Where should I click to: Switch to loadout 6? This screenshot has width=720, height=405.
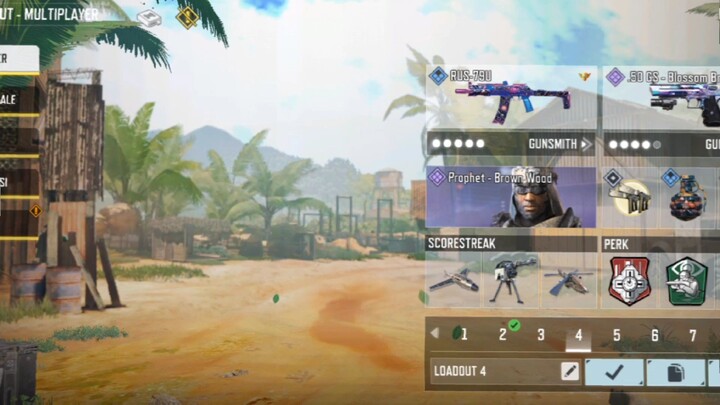(655, 335)
